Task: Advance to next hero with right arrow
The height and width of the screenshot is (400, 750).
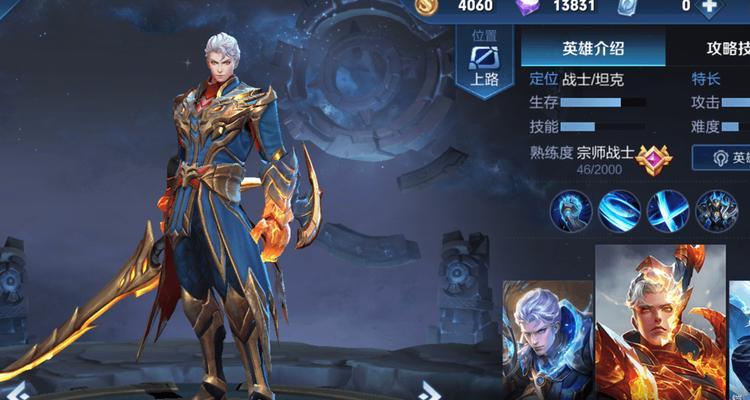Action: [x=430, y=390]
